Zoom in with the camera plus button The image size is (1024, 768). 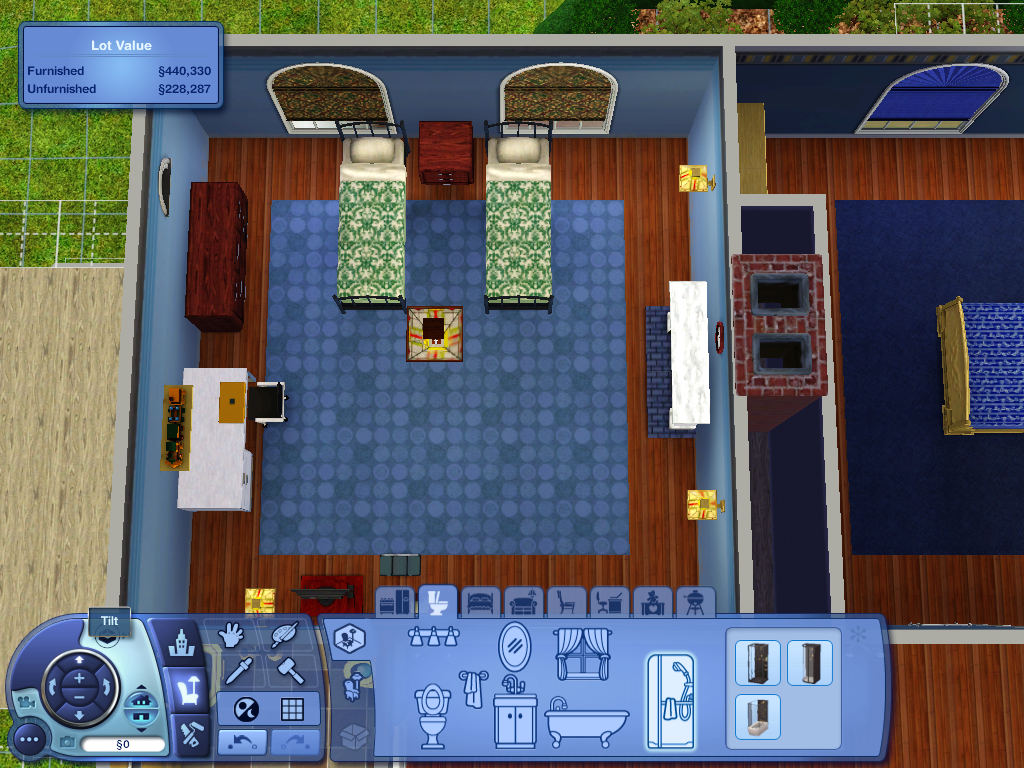point(80,678)
